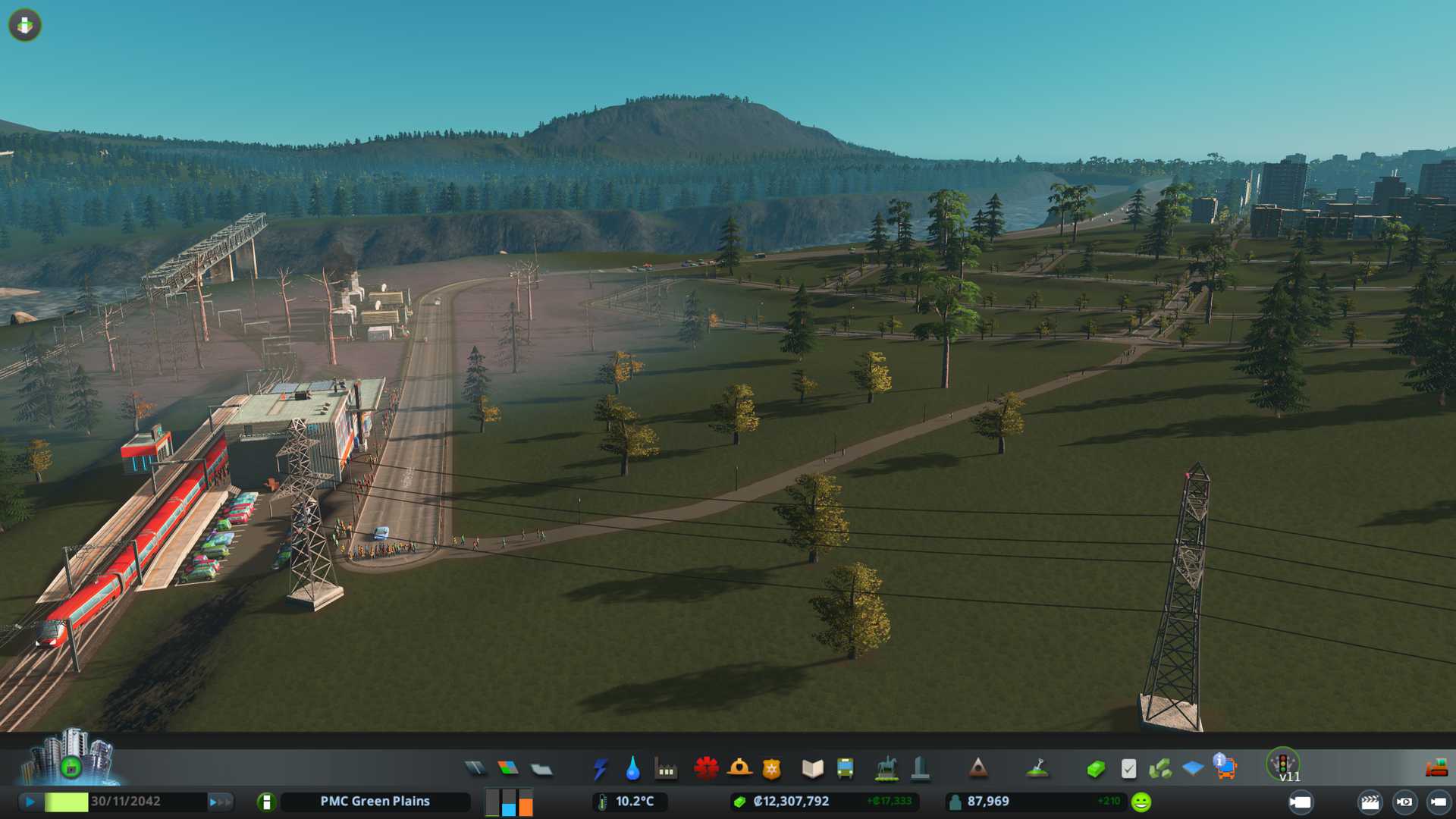Open the city Policies checklist panel
Screen dimensions: 1456x819
(x=1128, y=769)
